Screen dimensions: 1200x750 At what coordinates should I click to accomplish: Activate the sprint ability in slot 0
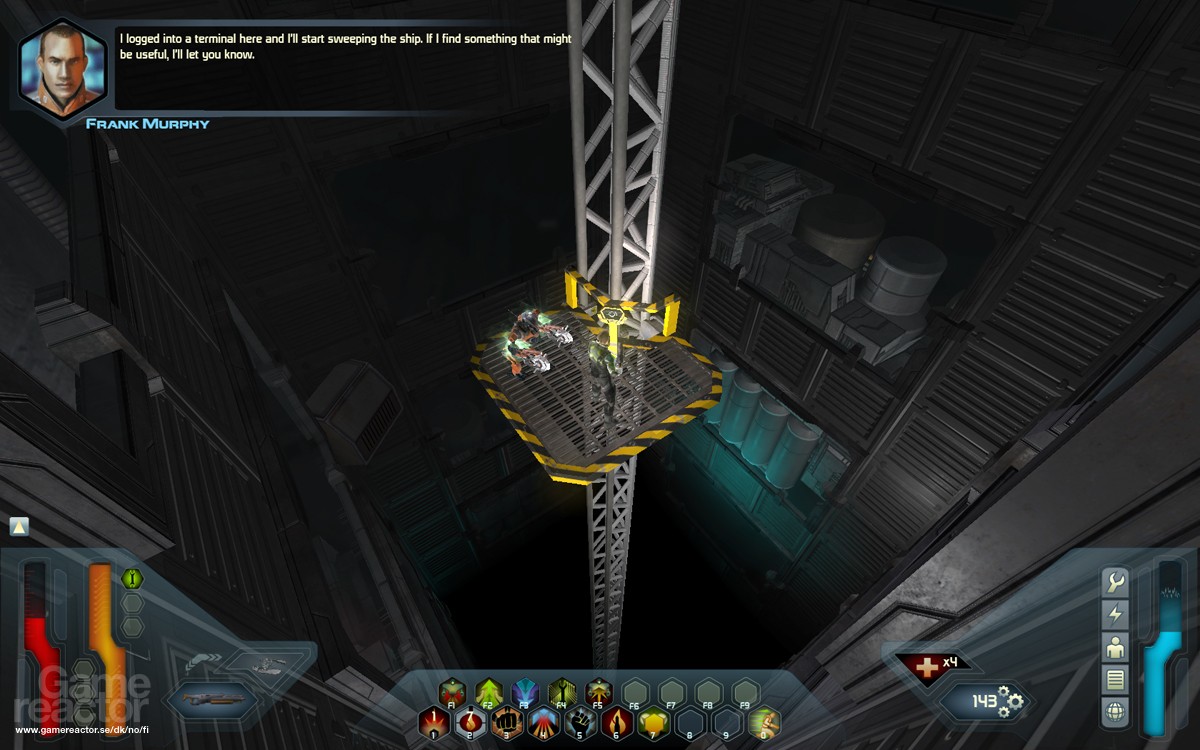click(x=763, y=722)
